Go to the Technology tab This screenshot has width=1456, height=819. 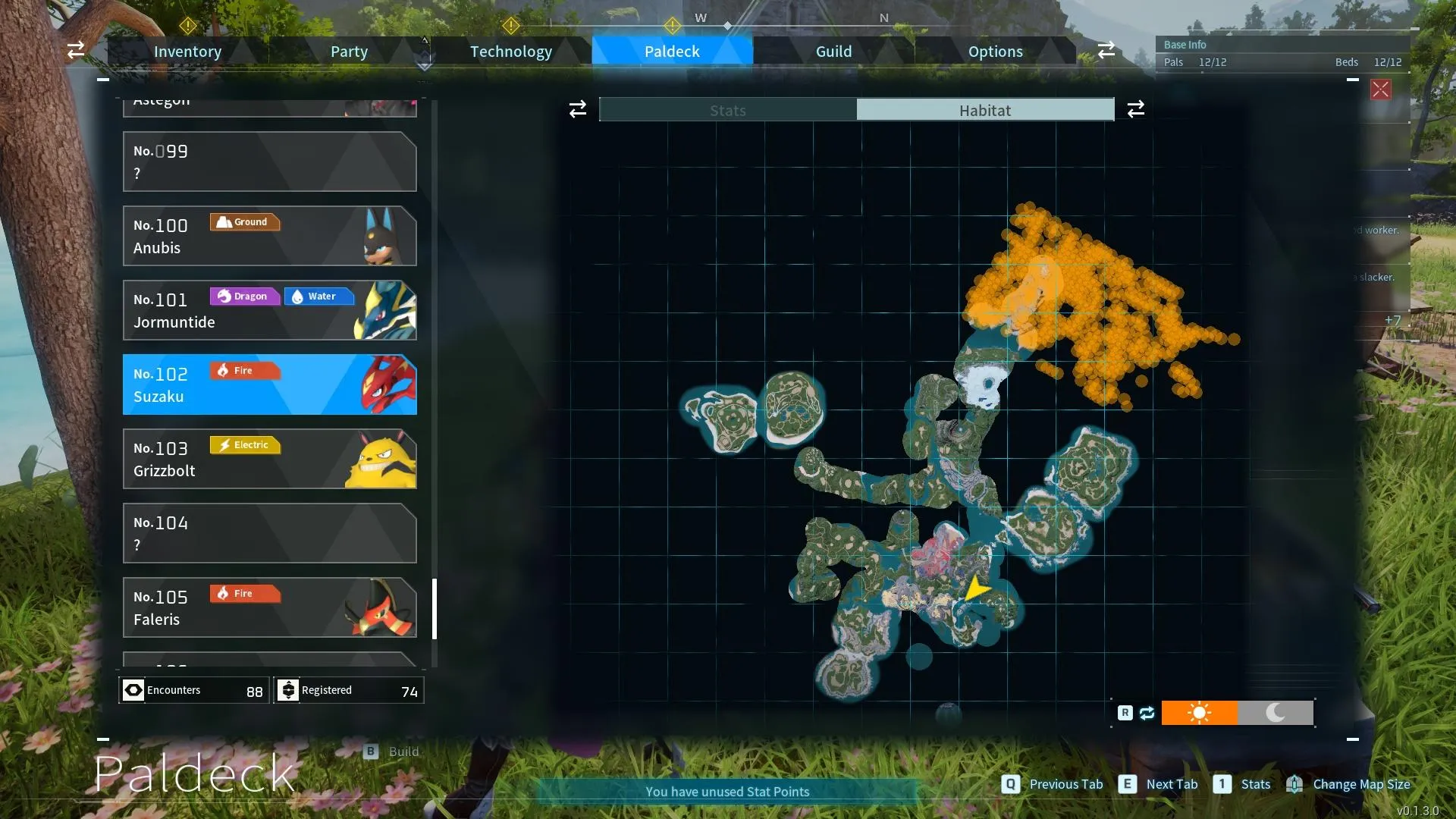(x=510, y=52)
